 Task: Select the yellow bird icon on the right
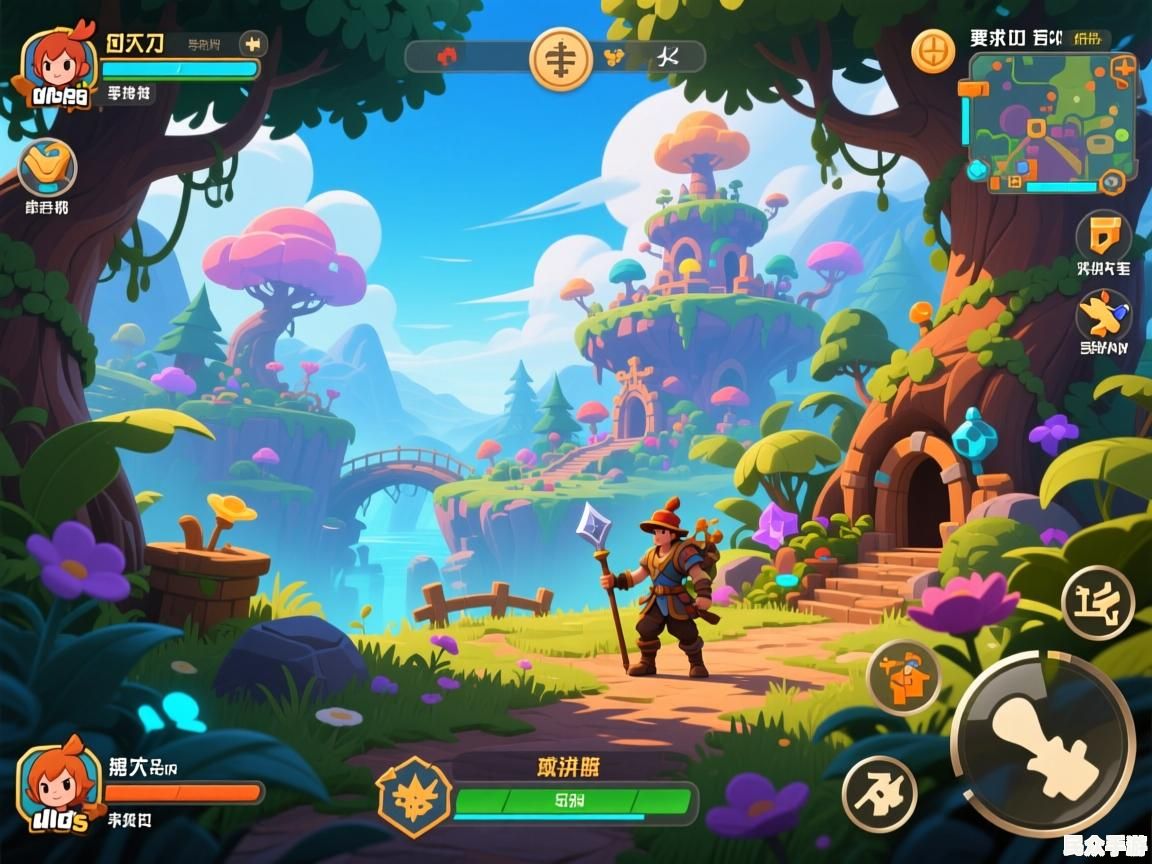1103,315
